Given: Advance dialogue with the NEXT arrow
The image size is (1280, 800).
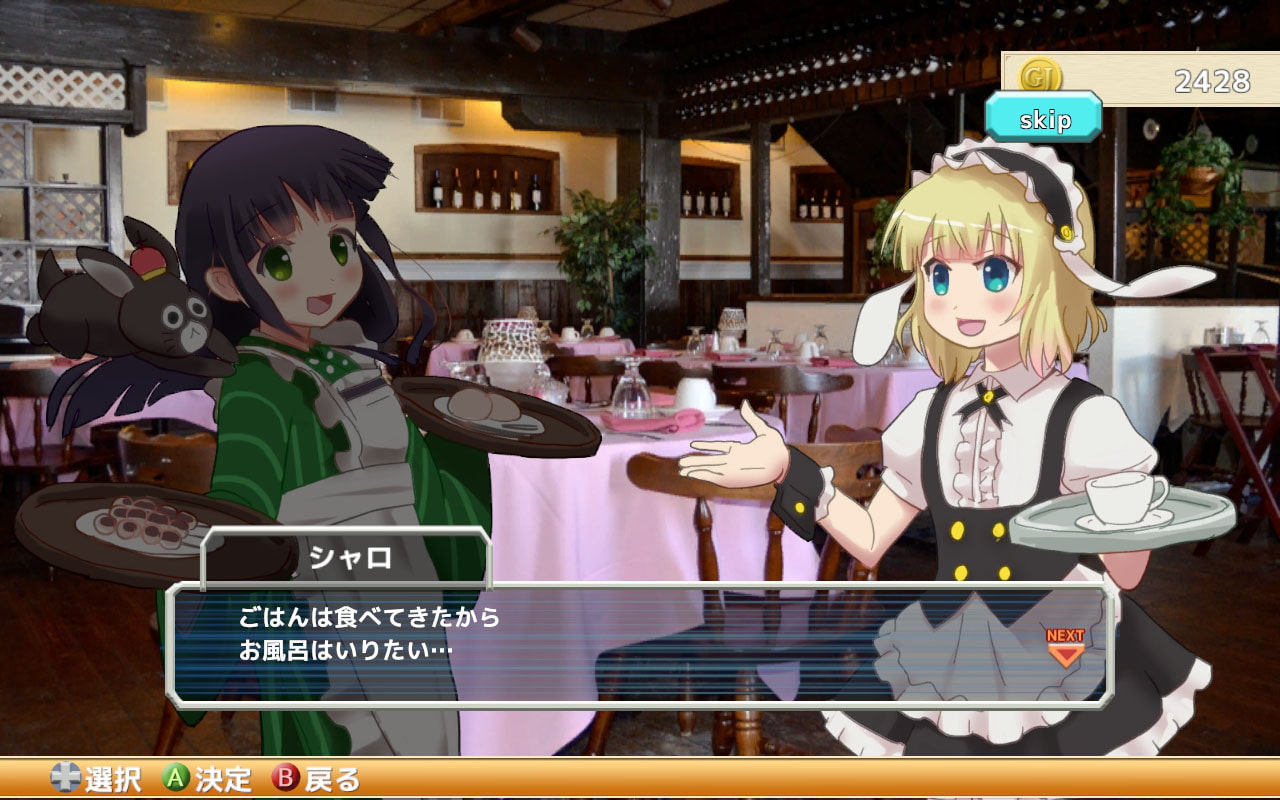Looking at the screenshot, I should [x=1065, y=648].
